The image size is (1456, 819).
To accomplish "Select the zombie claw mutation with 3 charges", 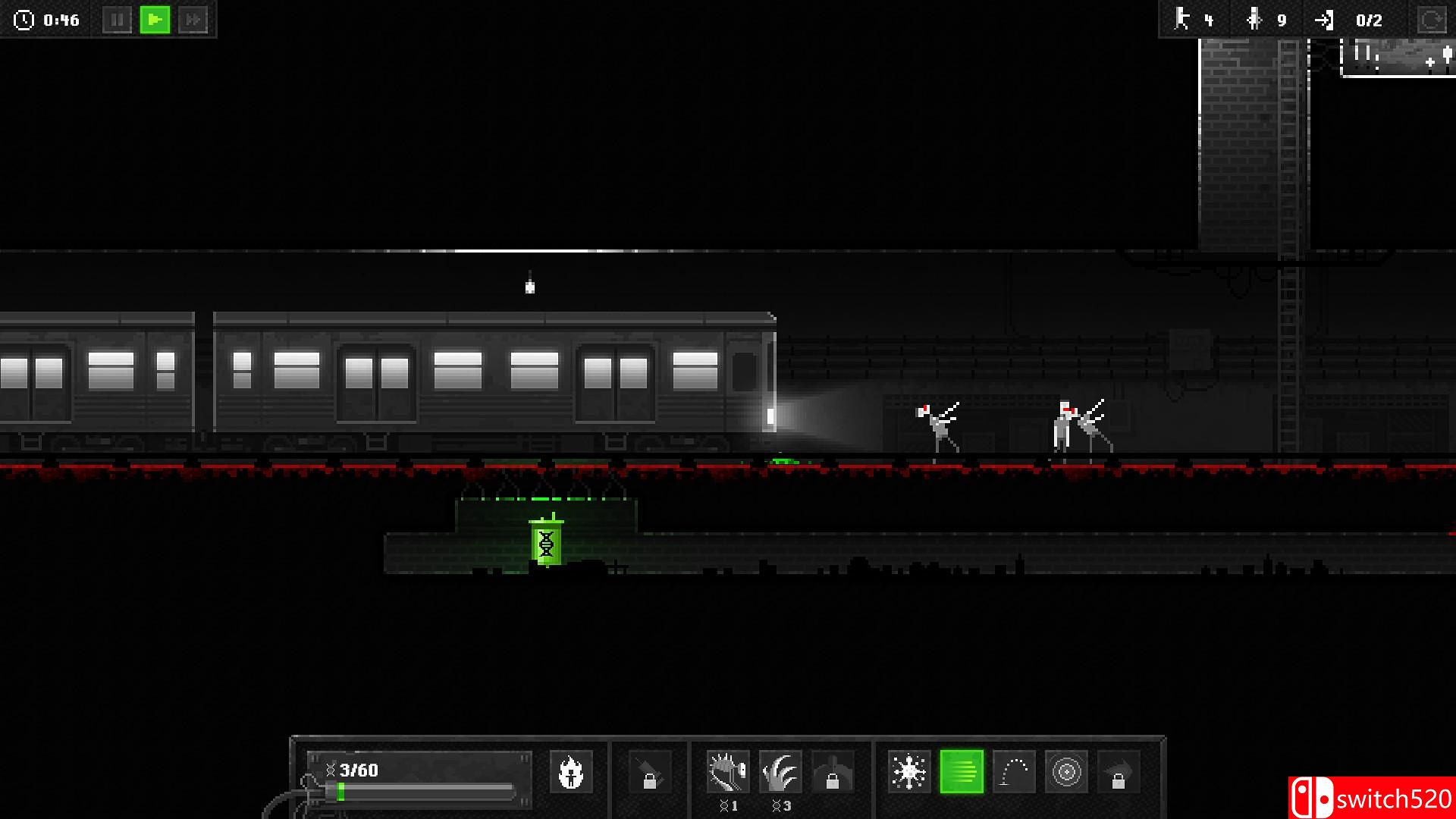I will pyautogui.click(x=781, y=772).
